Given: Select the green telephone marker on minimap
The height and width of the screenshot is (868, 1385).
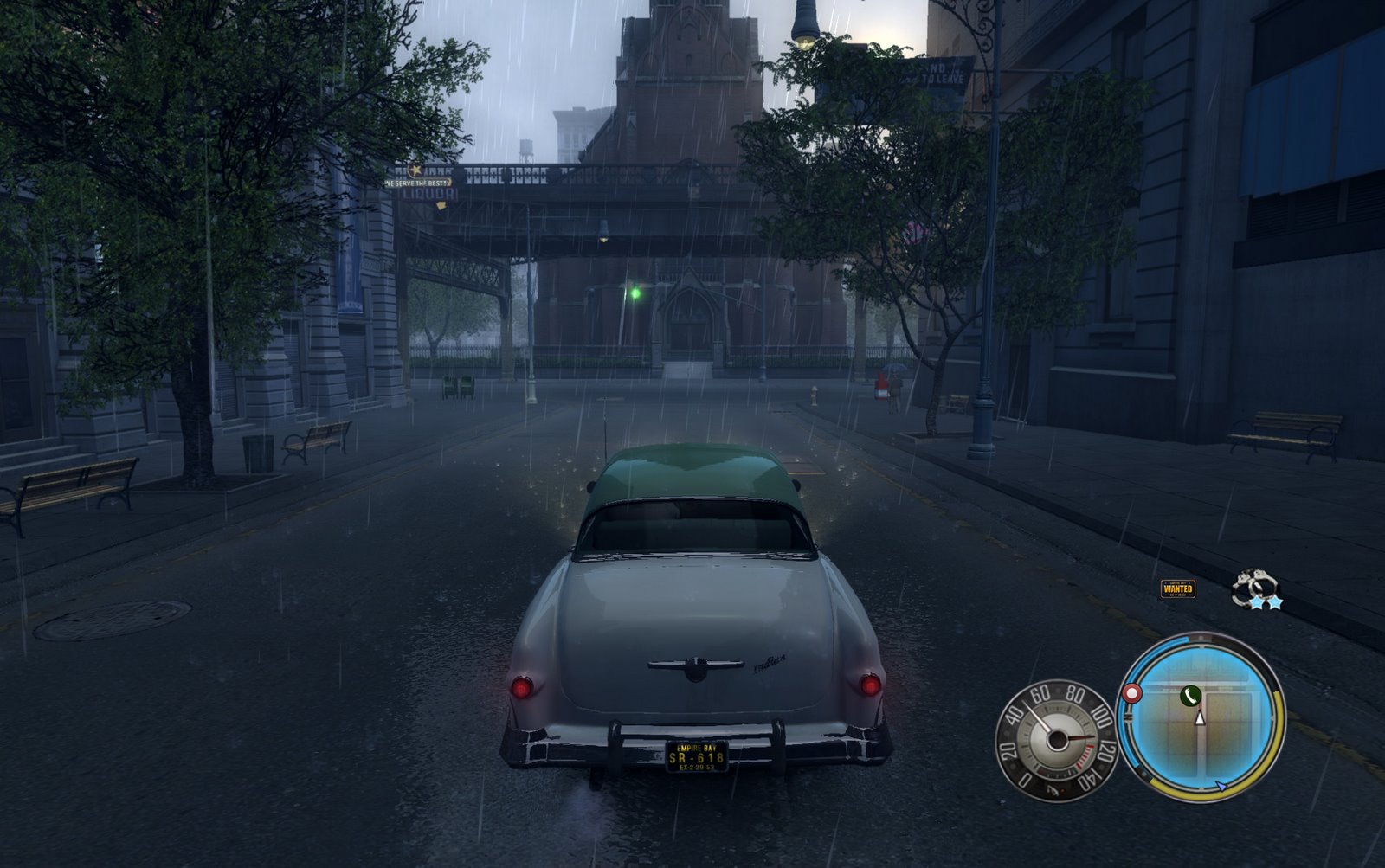Looking at the screenshot, I should pos(1190,694).
